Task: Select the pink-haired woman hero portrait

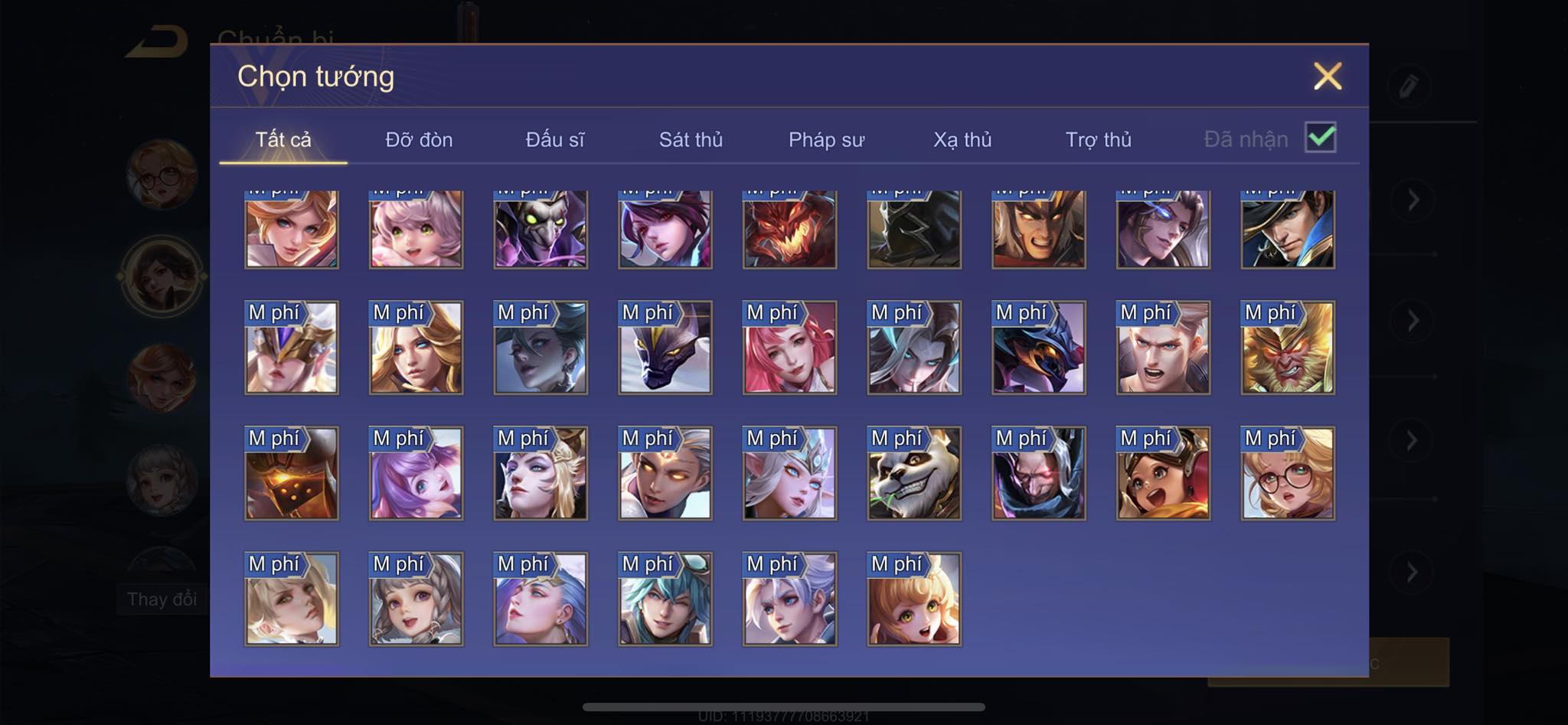Action: pos(789,348)
